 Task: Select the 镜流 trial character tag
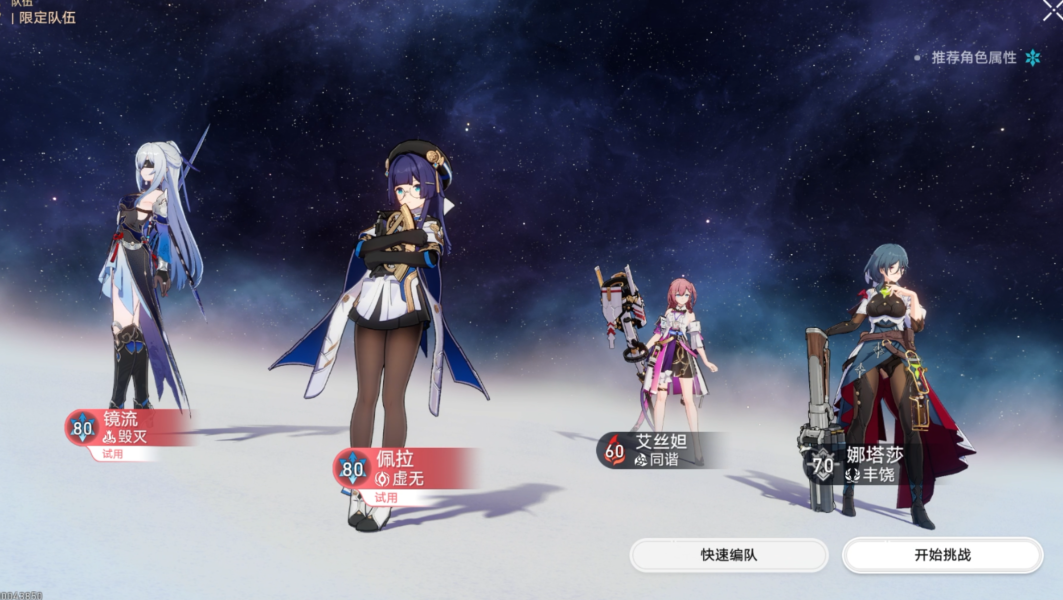[x=126, y=428]
